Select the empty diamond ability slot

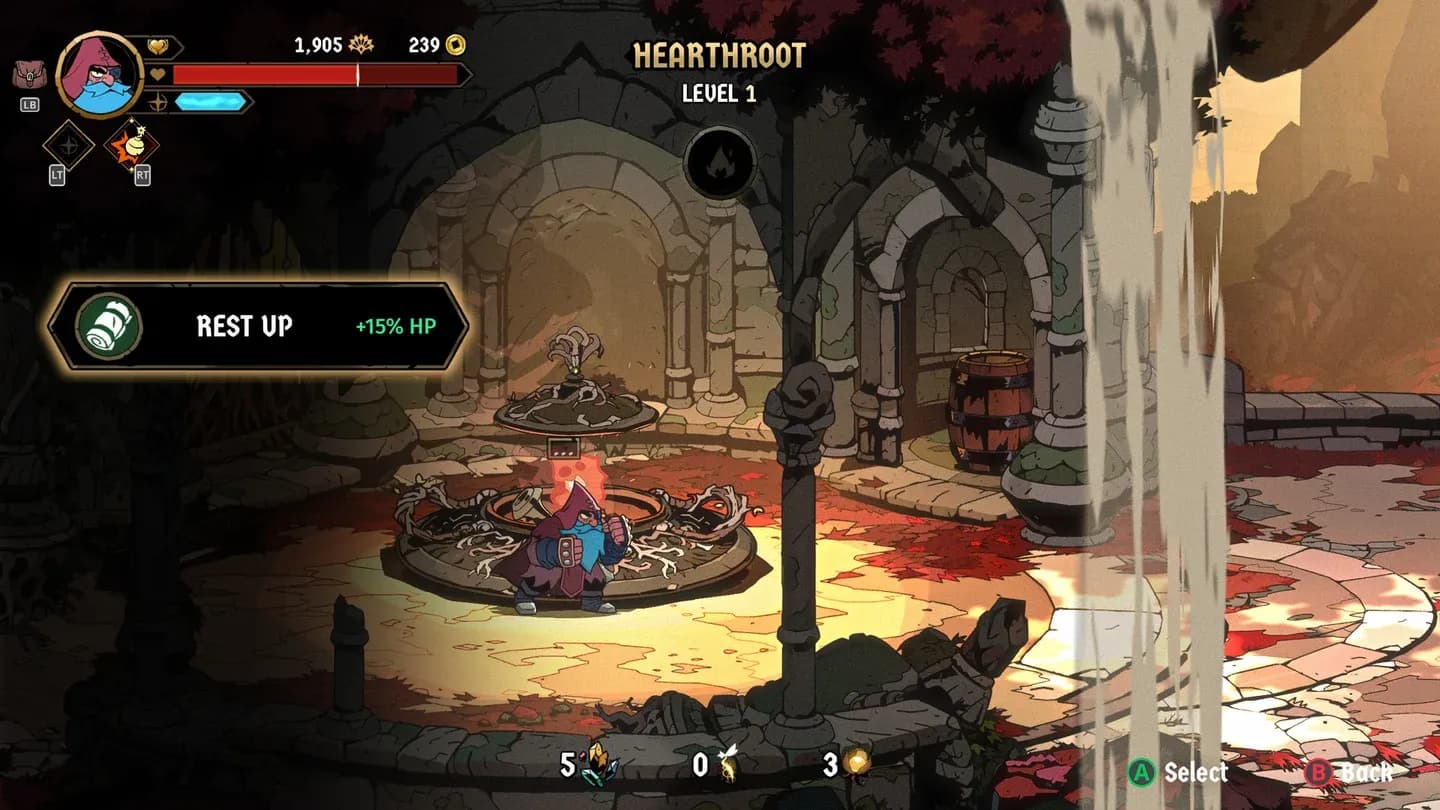[68, 146]
